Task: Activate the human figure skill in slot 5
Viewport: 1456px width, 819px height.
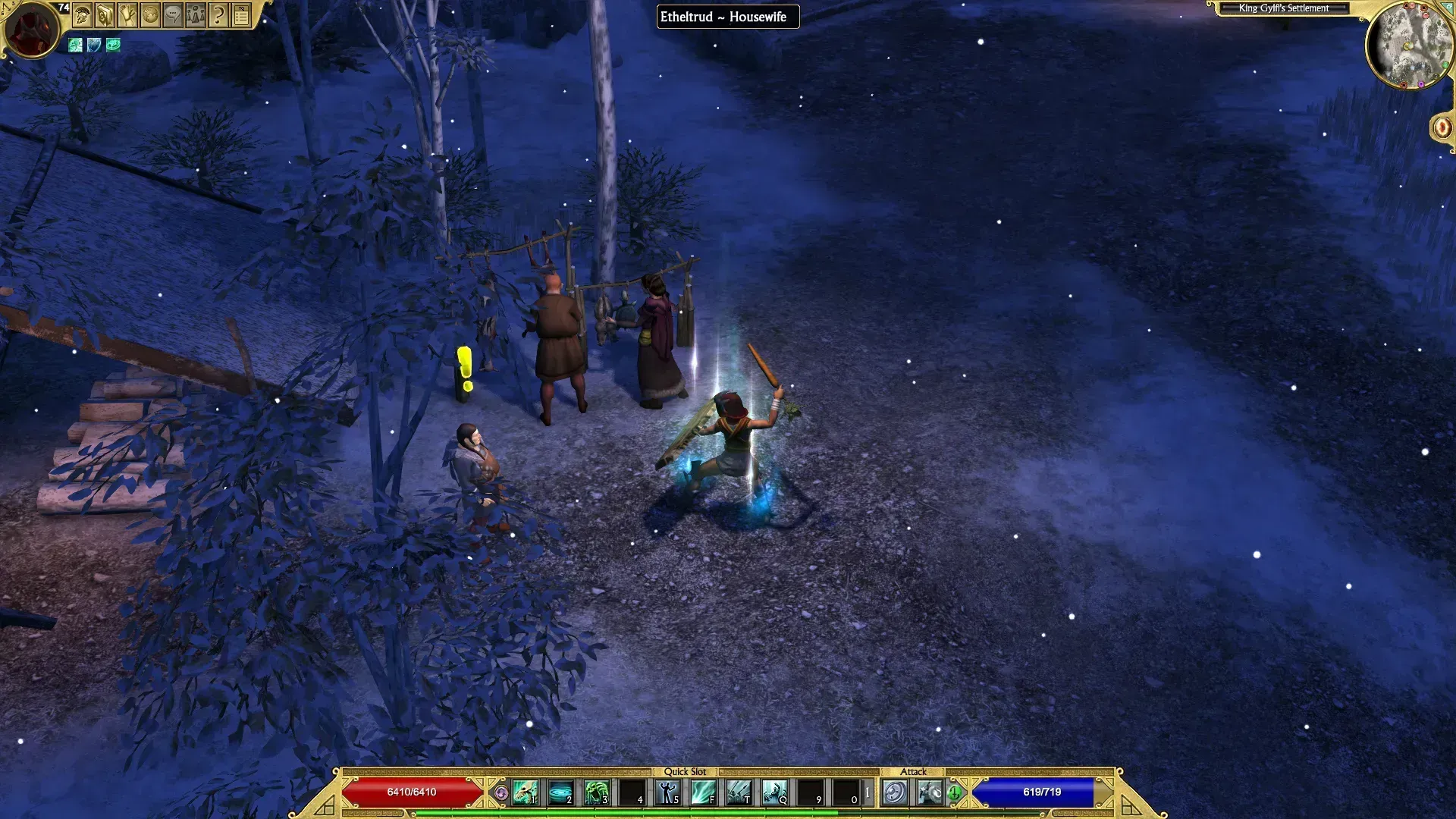Action: click(x=667, y=792)
